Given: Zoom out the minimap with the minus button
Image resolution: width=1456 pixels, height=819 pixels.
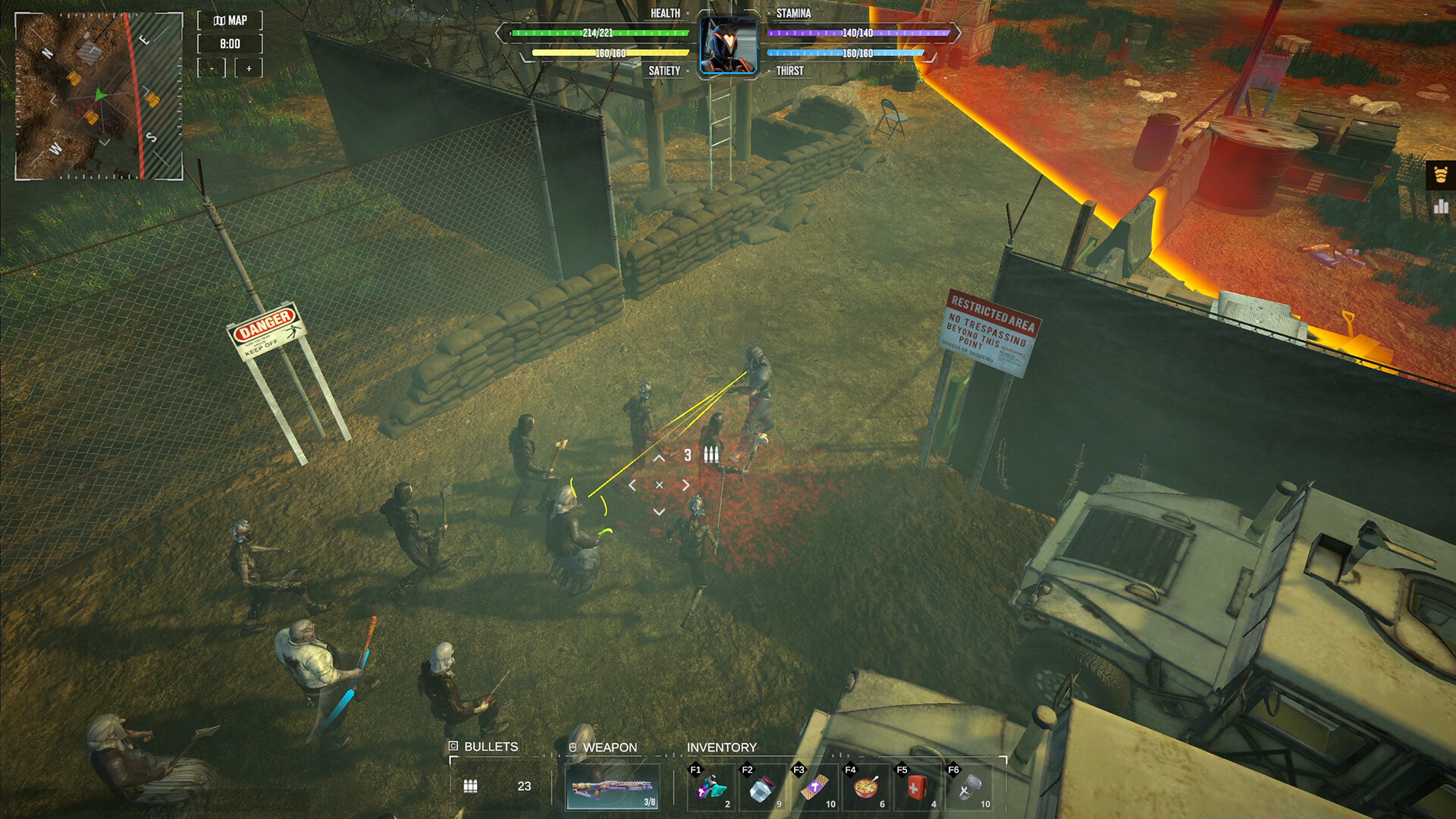Looking at the screenshot, I should (212, 68).
